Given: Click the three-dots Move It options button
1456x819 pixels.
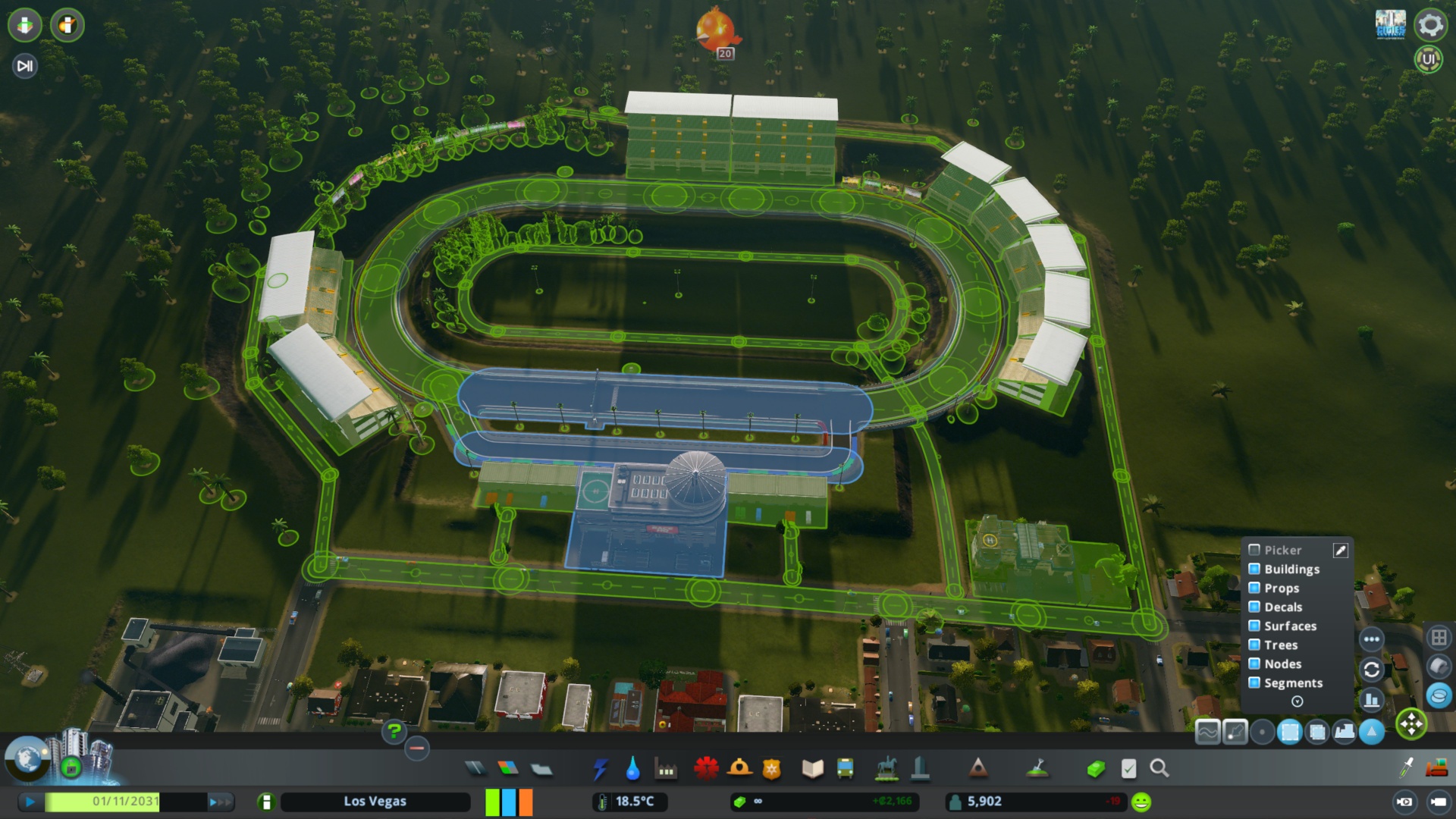Looking at the screenshot, I should coord(1371,639).
